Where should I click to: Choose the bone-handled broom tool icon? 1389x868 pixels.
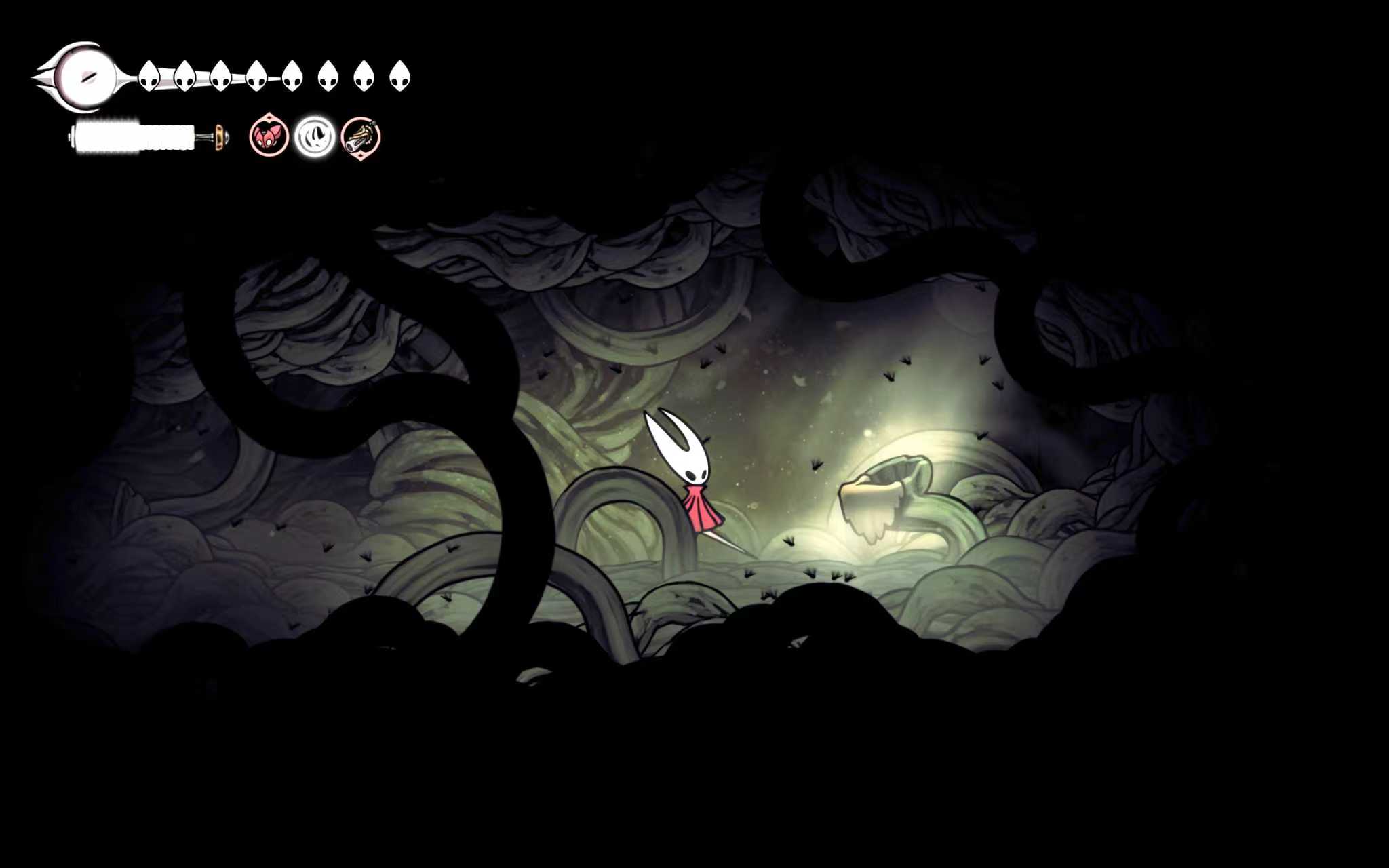click(x=360, y=138)
